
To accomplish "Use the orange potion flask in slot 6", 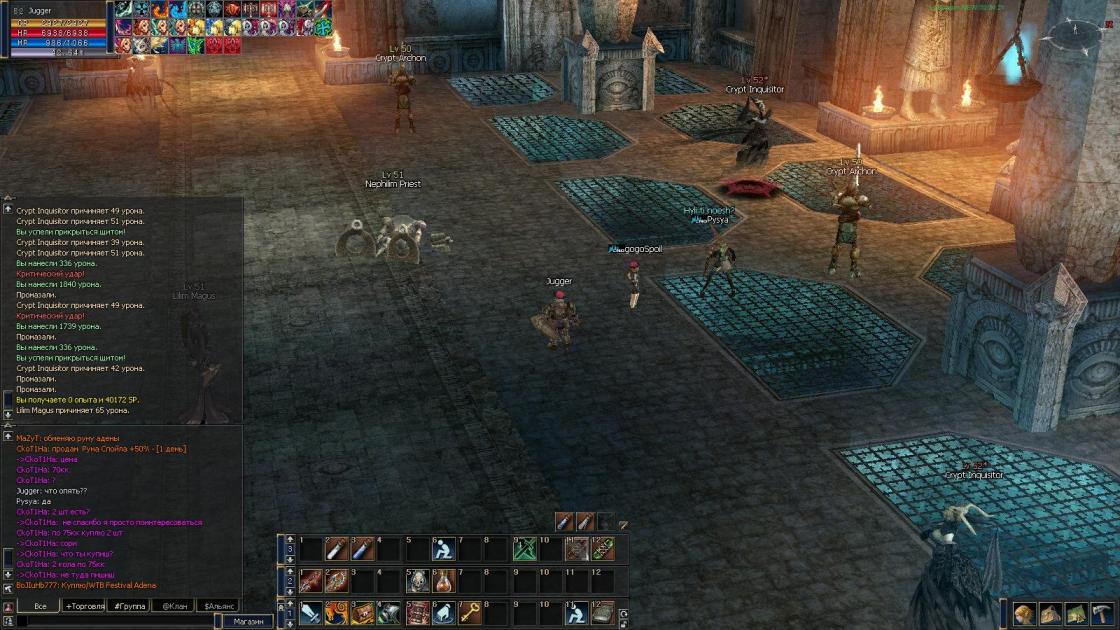I will tap(443, 580).
